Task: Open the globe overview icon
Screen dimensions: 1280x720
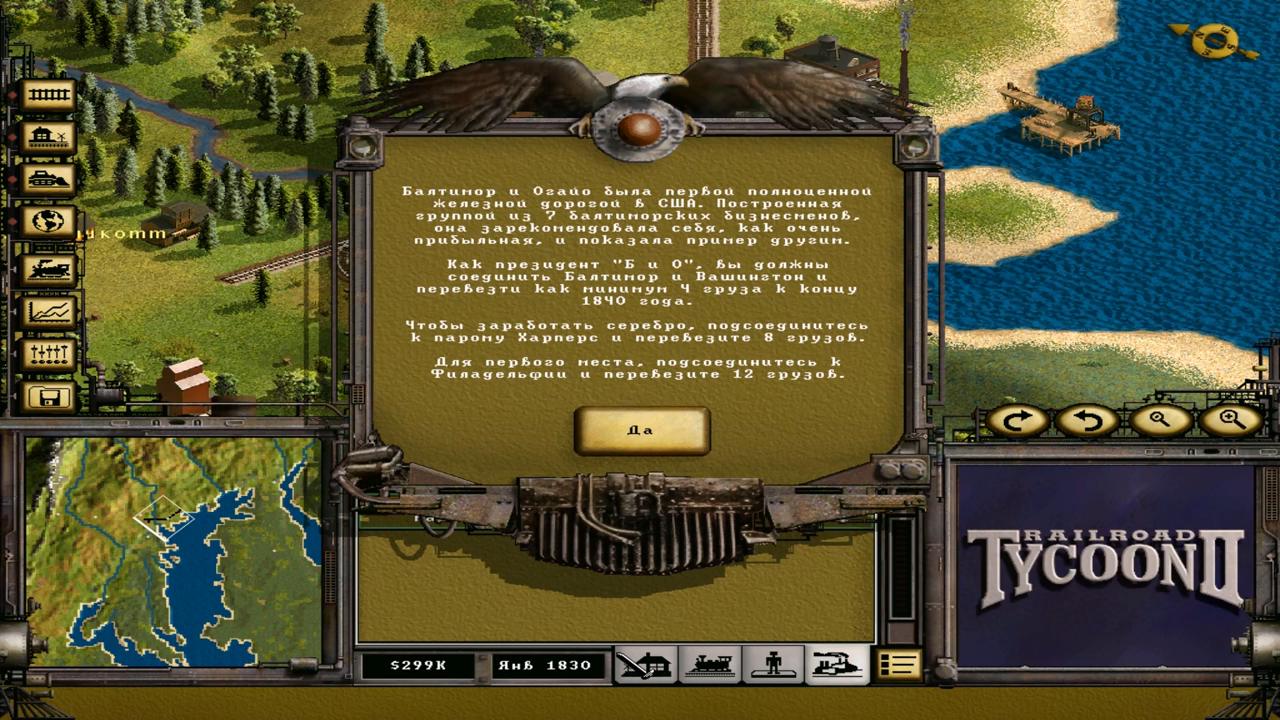Action: point(48,222)
